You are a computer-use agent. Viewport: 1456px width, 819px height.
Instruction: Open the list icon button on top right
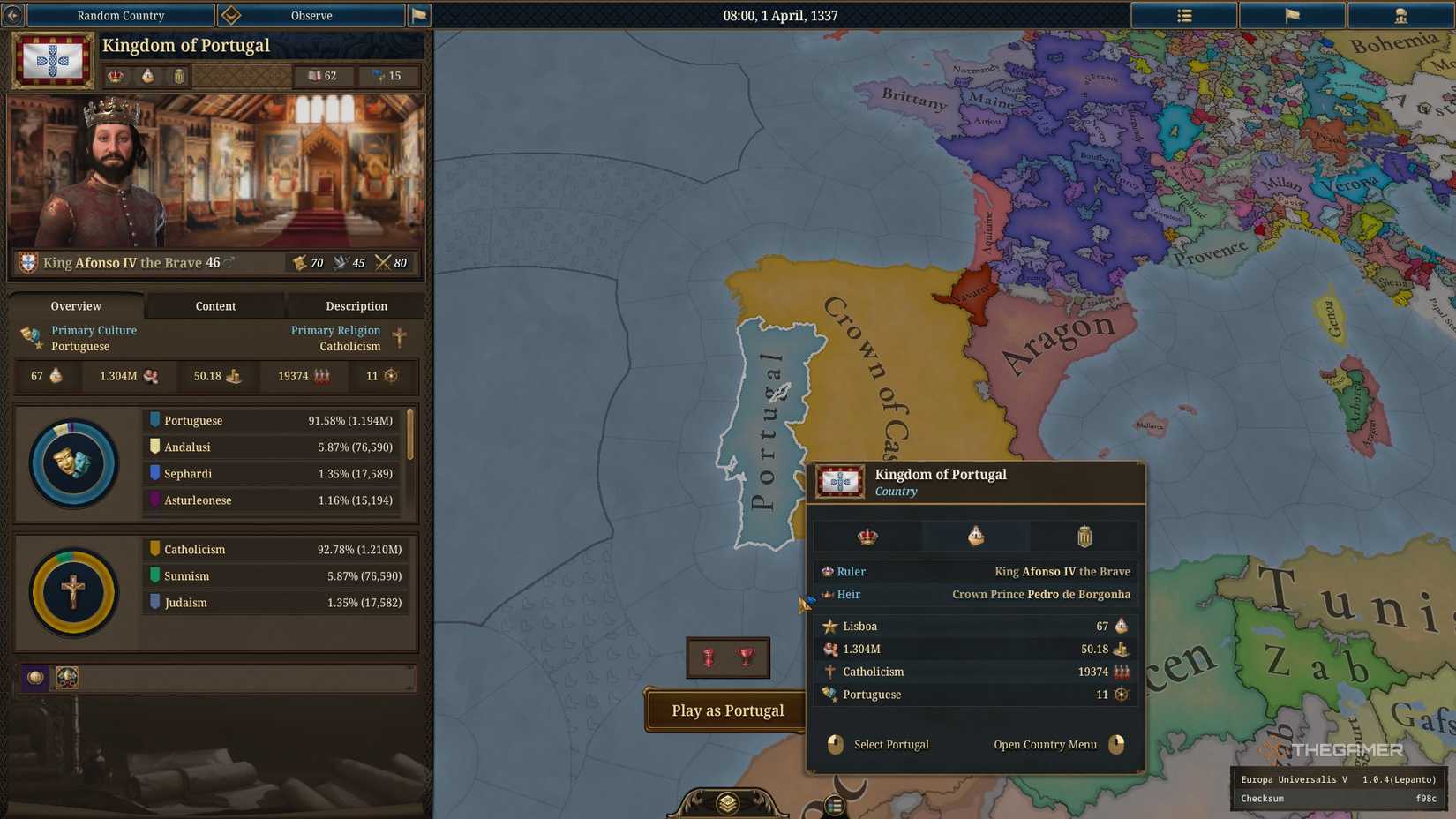pos(1183,15)
